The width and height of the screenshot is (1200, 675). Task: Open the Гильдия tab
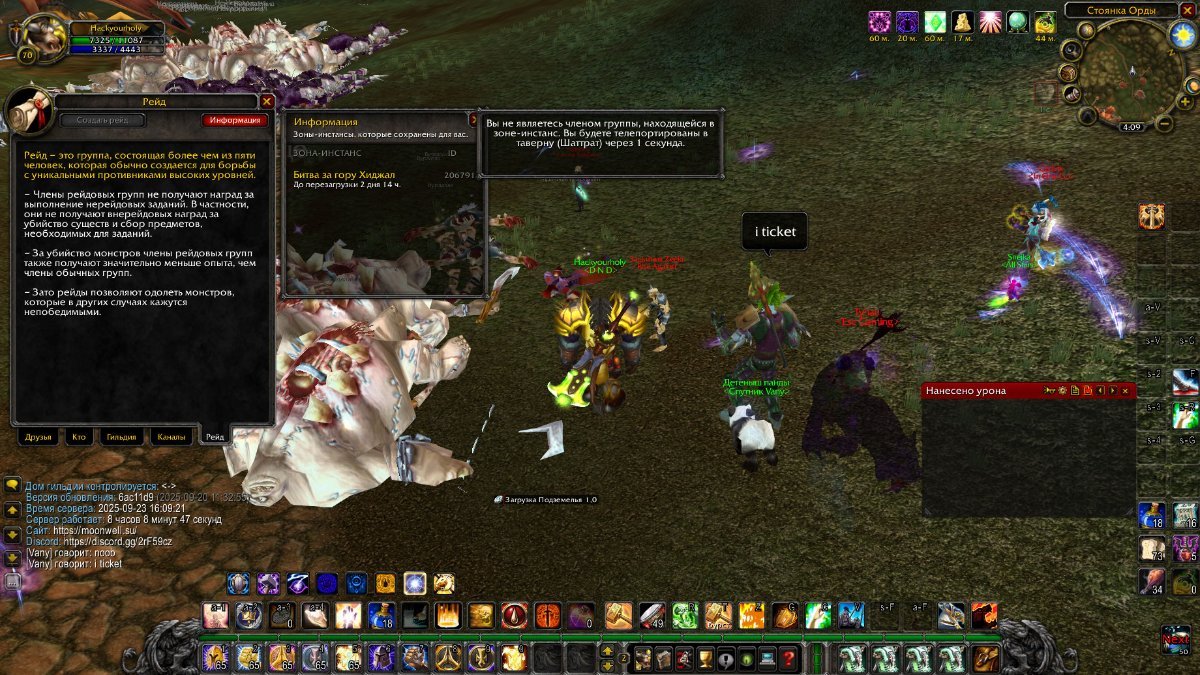pos(122,437)
